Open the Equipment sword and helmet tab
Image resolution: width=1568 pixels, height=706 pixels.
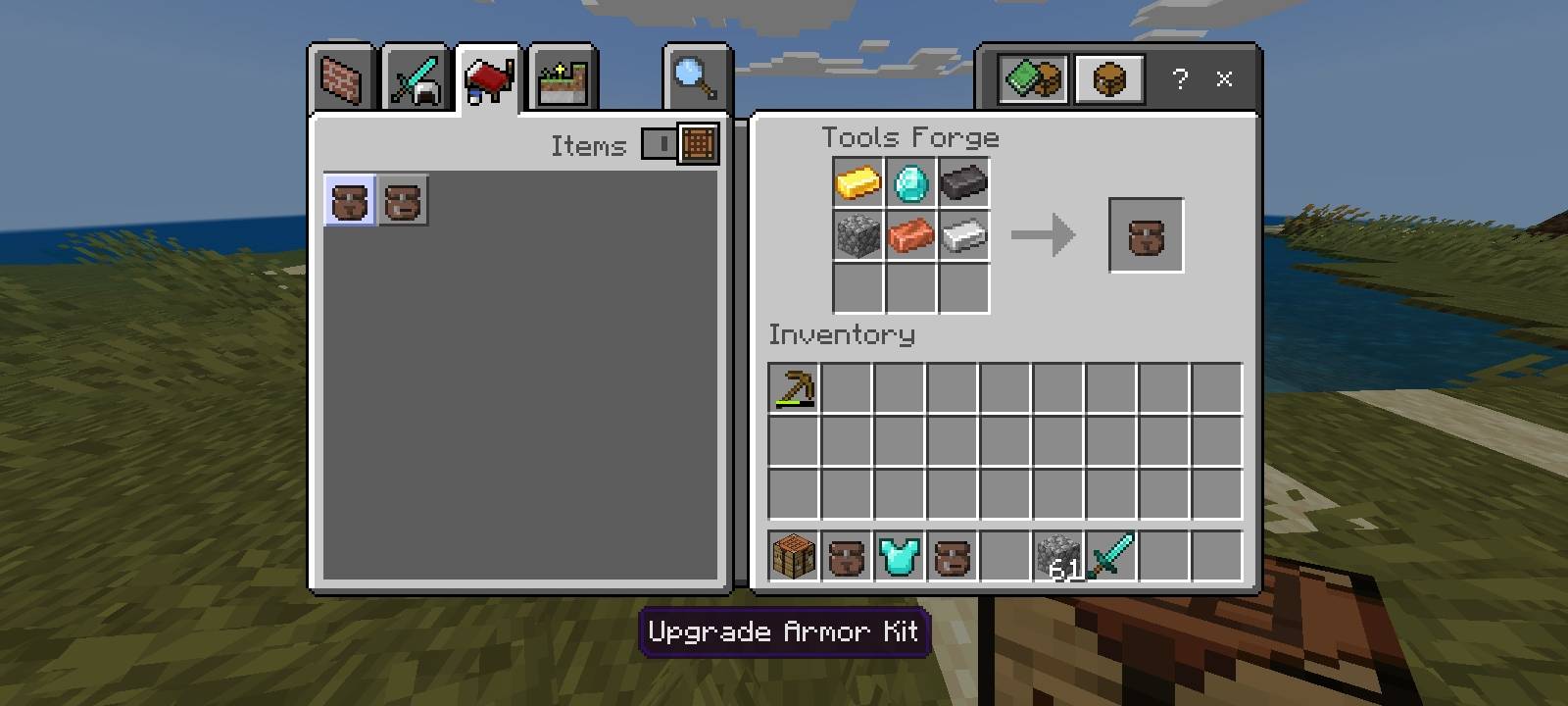coord(416,79)
